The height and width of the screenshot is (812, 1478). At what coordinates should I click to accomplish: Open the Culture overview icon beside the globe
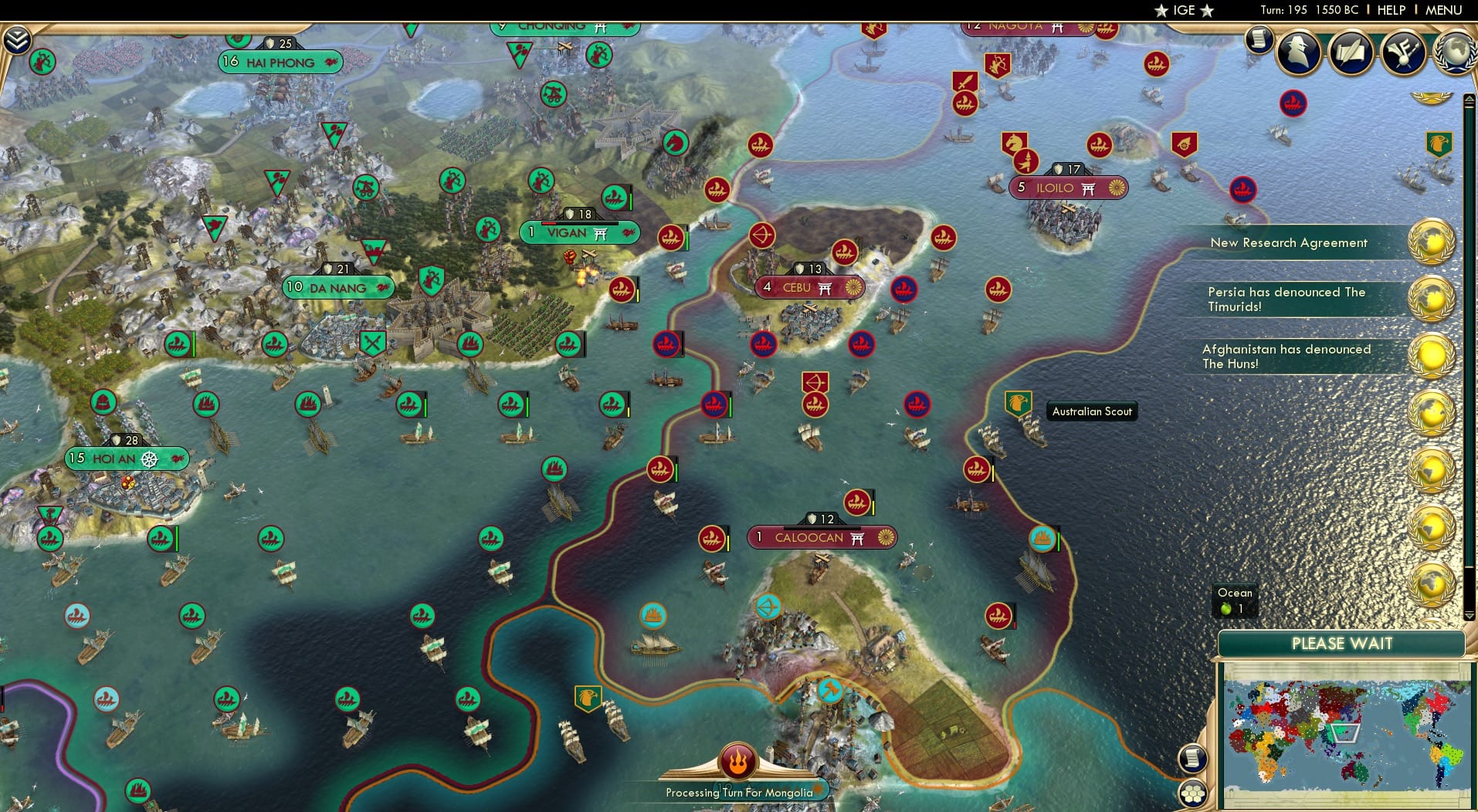1404,50
